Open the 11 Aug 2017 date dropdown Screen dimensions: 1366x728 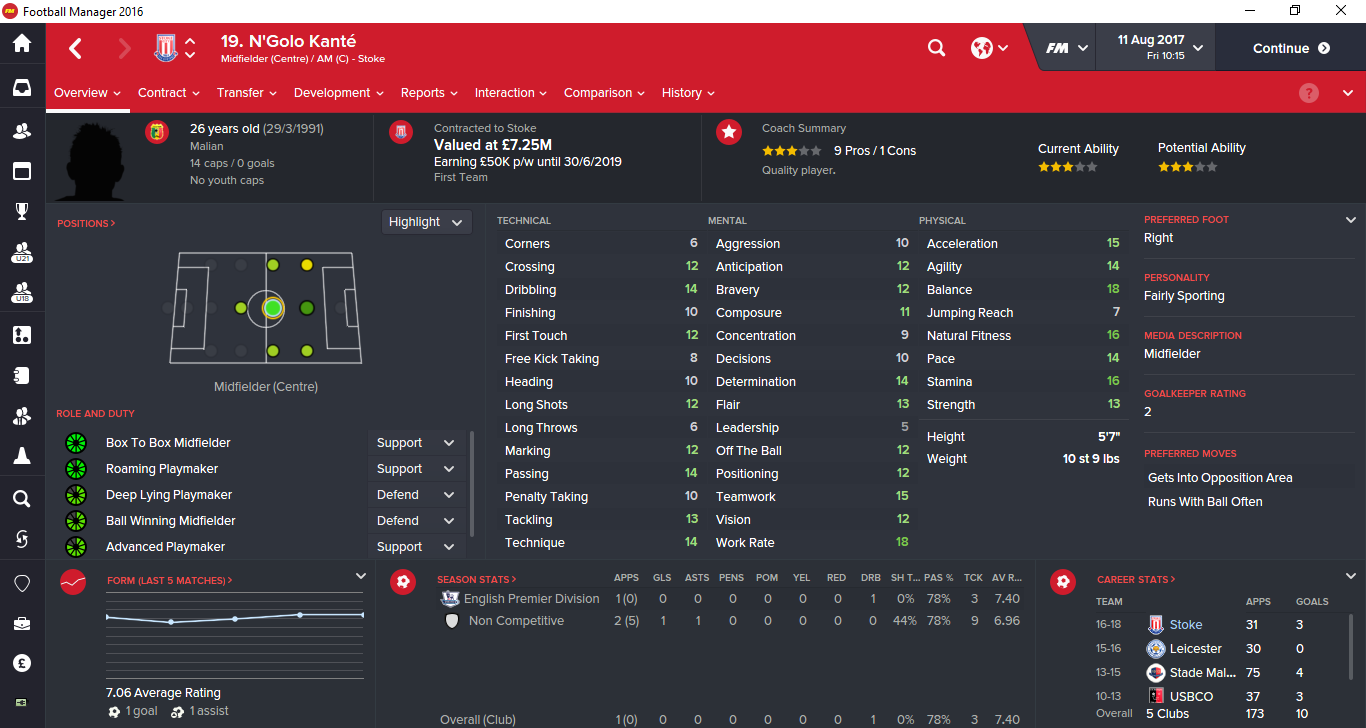1154,47
